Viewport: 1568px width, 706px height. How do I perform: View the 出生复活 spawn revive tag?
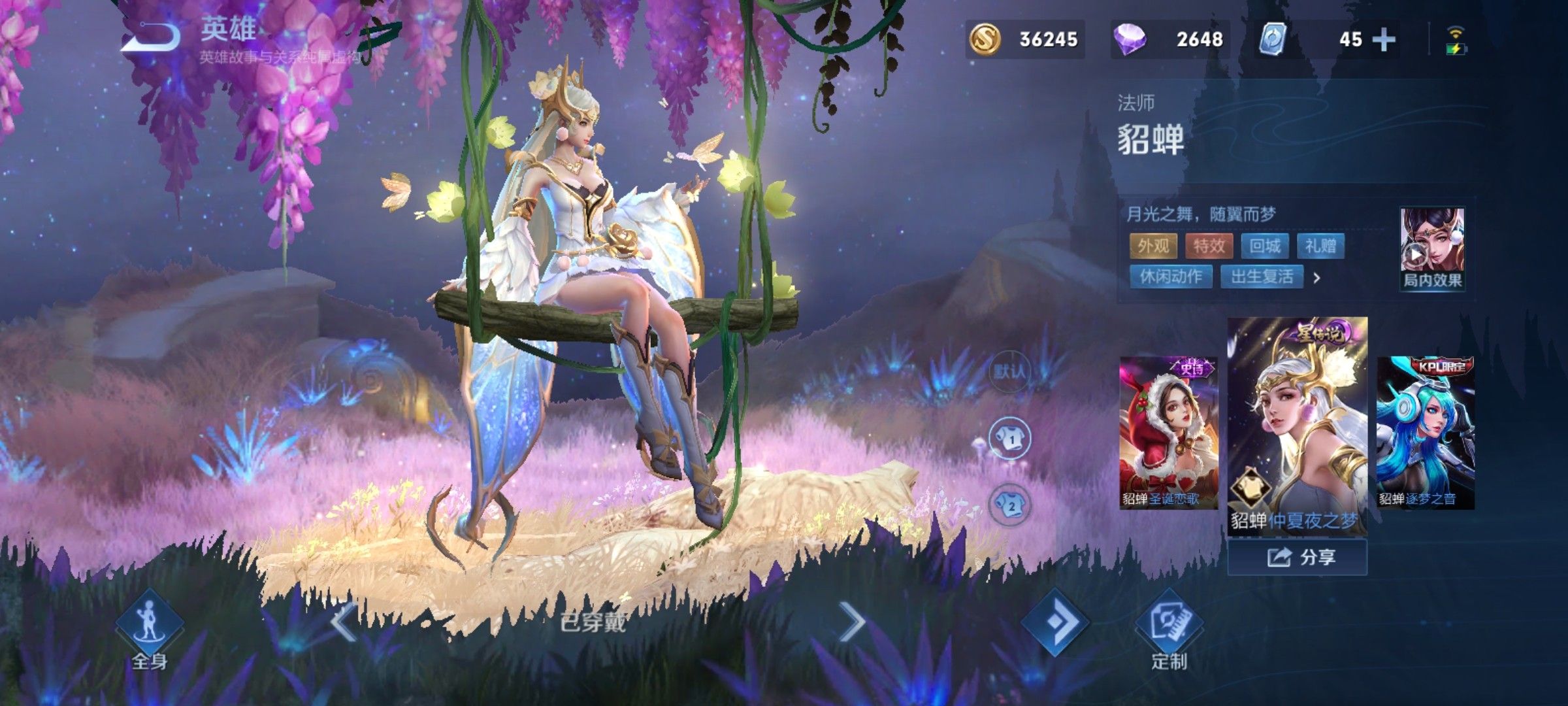(x=1262, y=277)
